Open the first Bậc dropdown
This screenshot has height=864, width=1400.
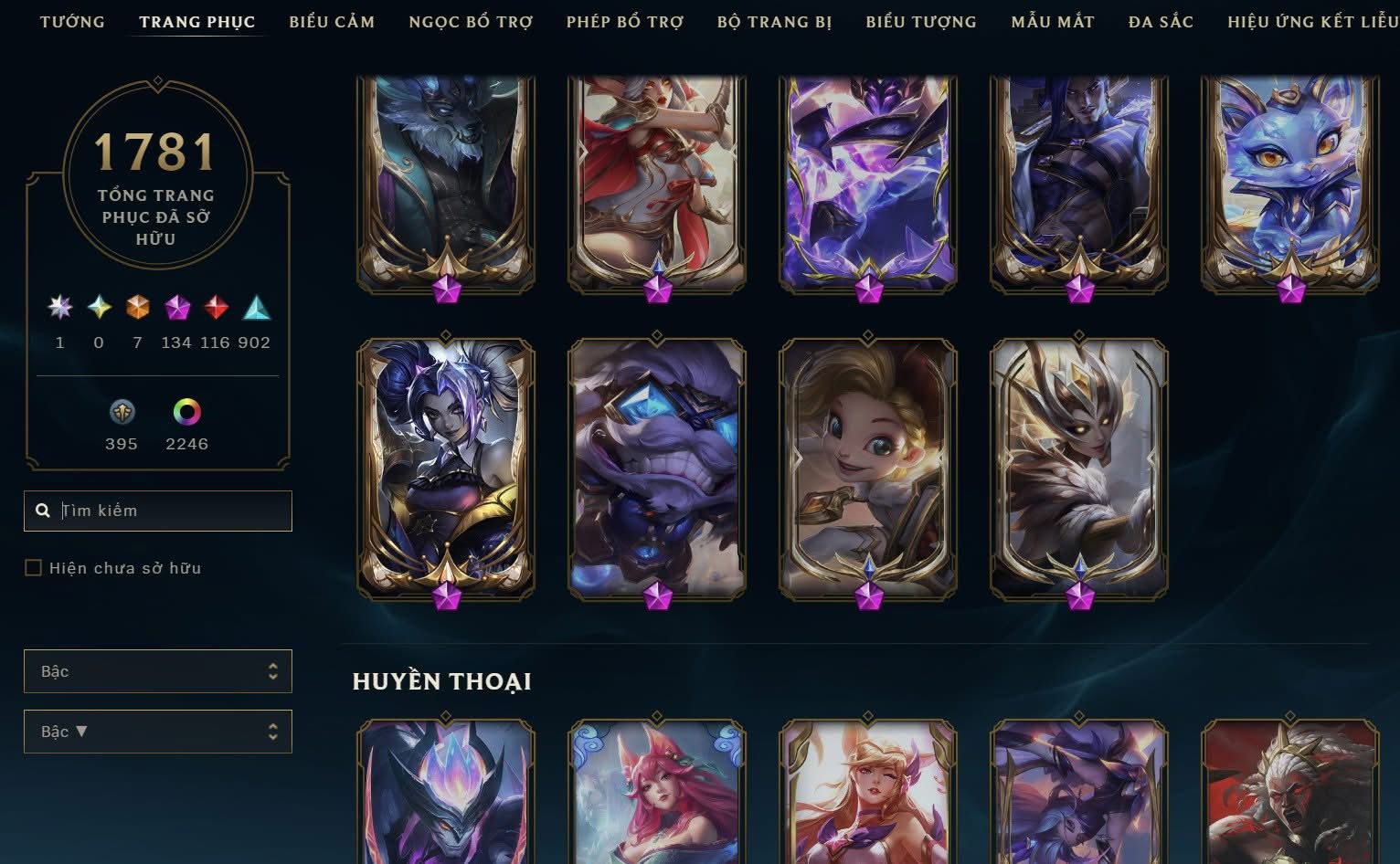tap(157, 671)
